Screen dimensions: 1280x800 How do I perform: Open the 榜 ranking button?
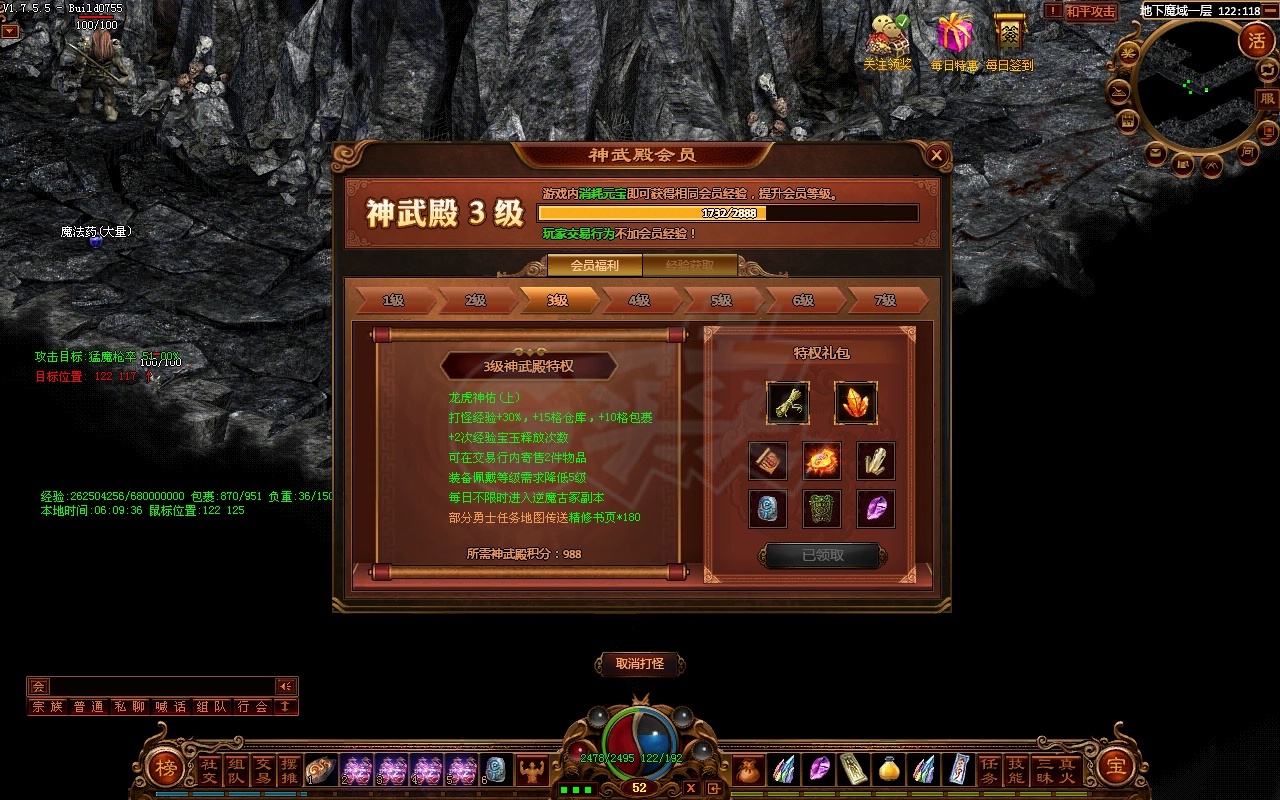tap(164, 768)
